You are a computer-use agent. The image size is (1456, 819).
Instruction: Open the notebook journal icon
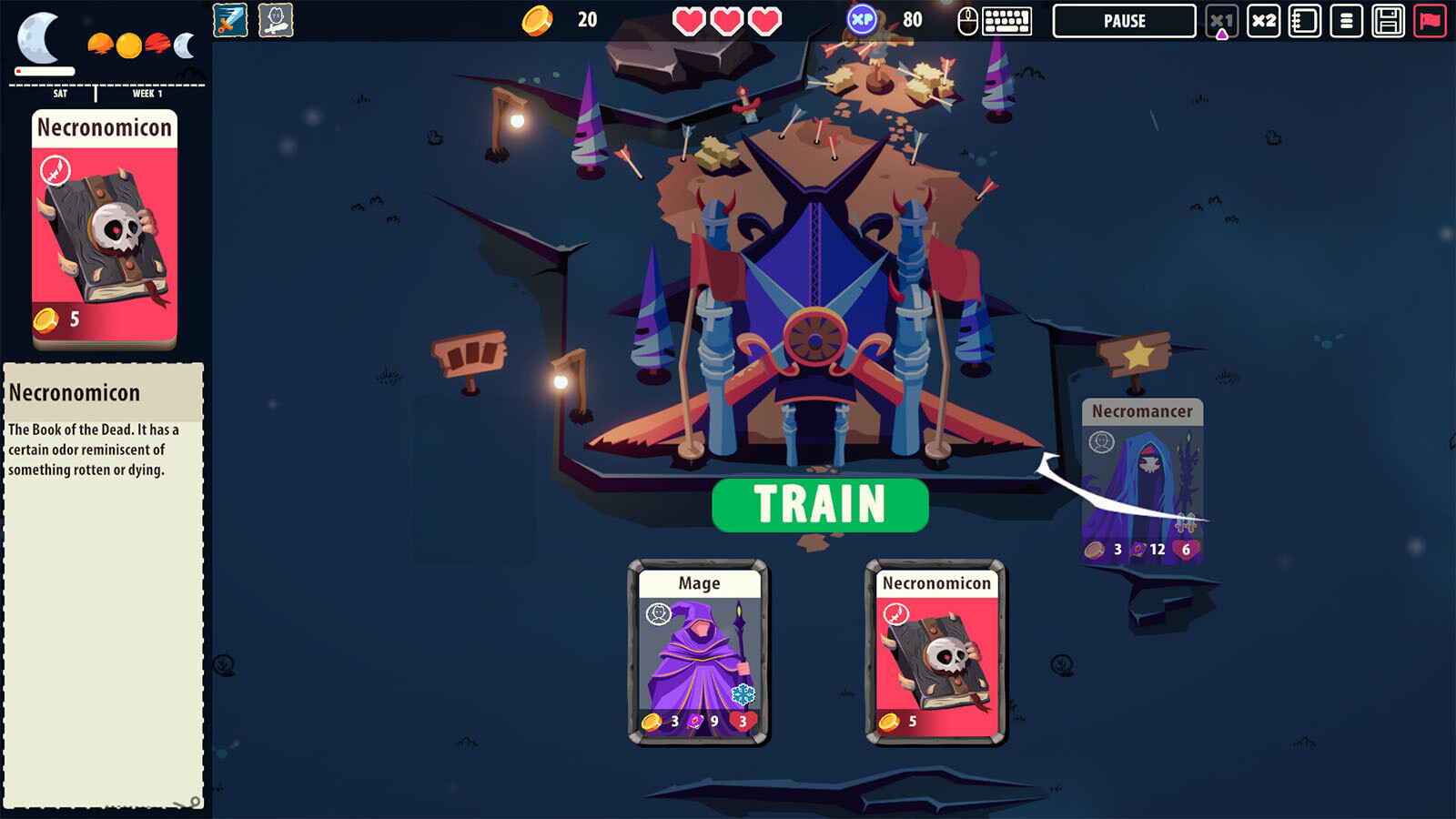[1304, 21]
